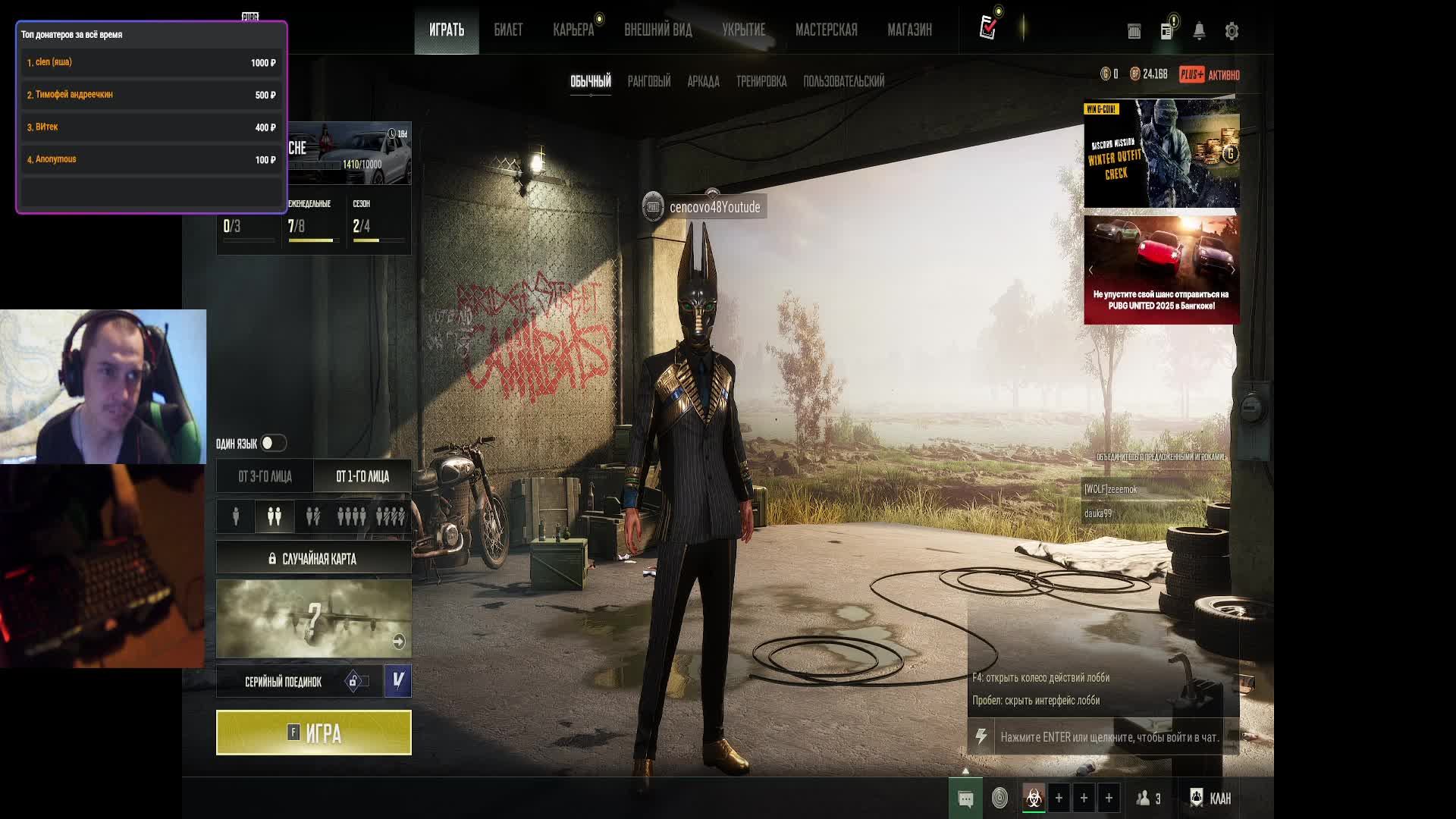
Task: Open the PUBG UNITED 2025 banner
Action: pyautogui.click(x=1161, y=270)
